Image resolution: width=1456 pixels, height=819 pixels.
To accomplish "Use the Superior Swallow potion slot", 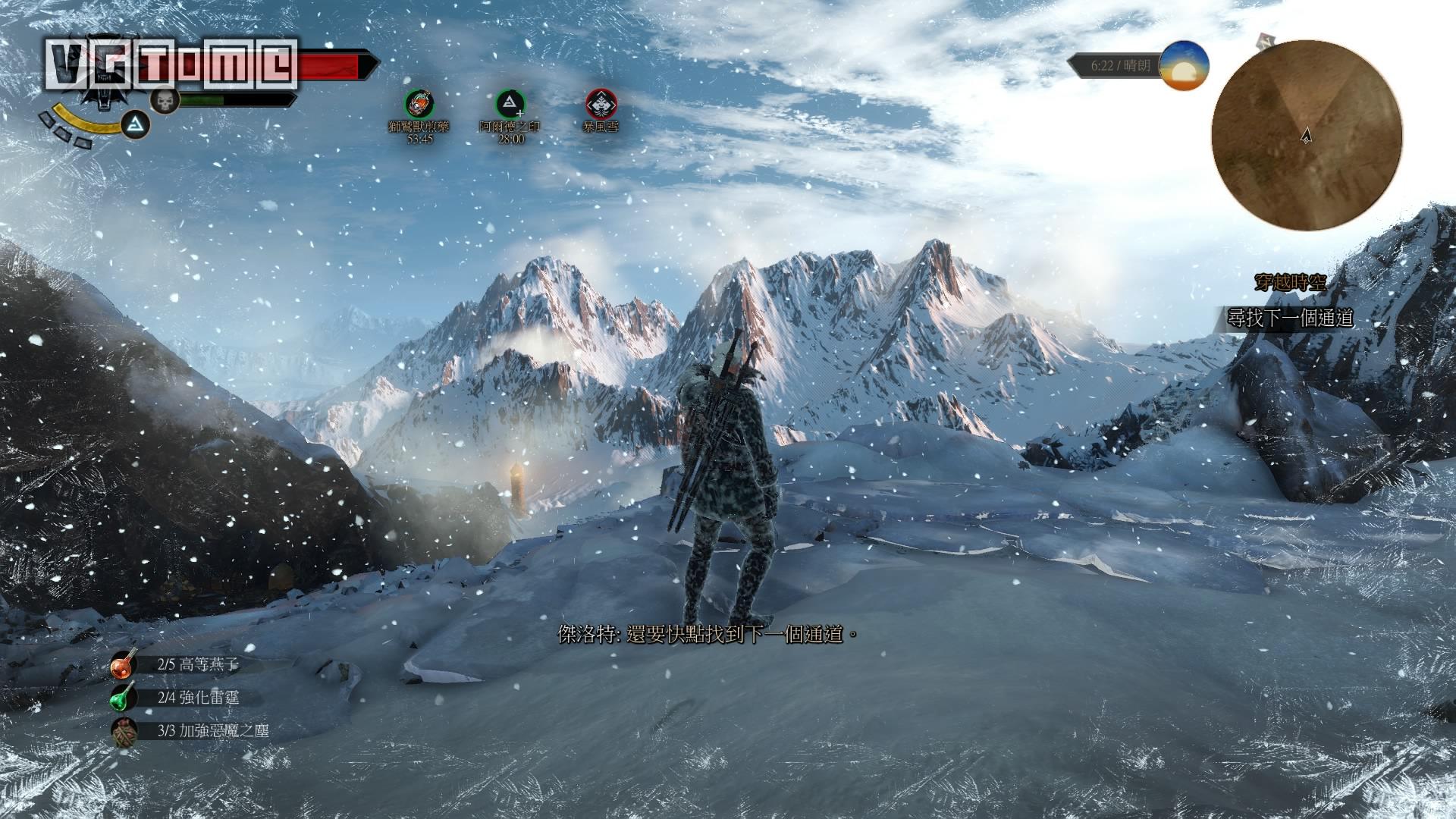I will pyautogui.click(x=124, y=665).
